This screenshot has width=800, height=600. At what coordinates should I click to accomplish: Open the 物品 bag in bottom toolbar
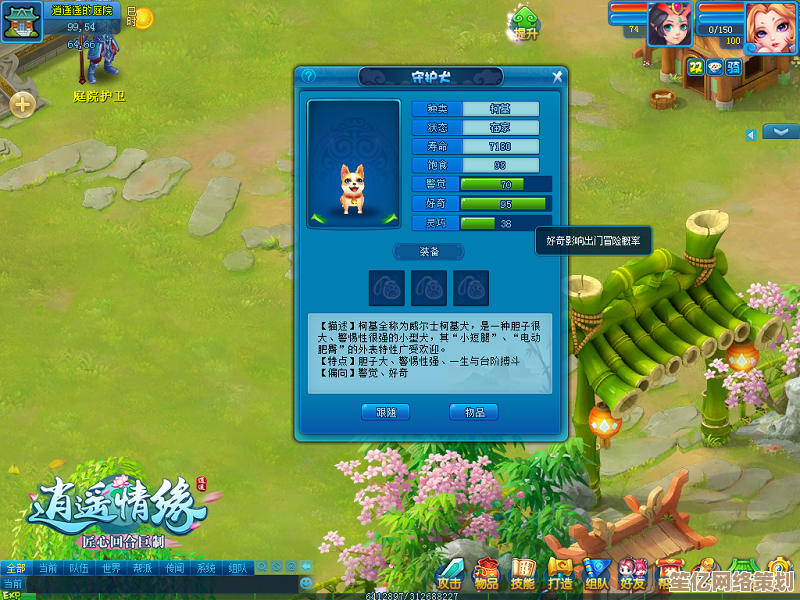[487, 575]
